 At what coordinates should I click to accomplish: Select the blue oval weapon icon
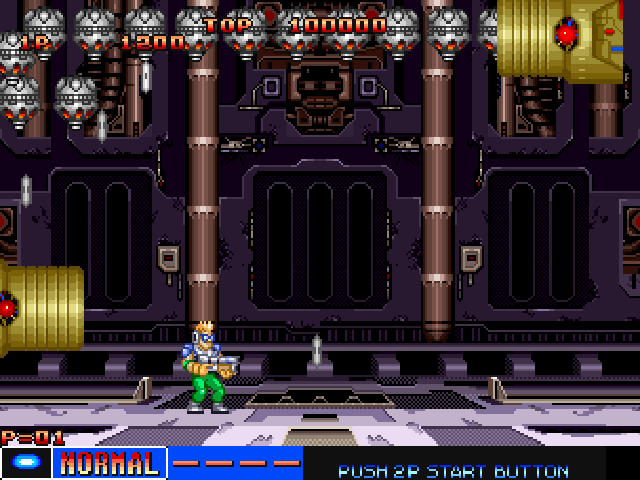[x=26, y=464]
